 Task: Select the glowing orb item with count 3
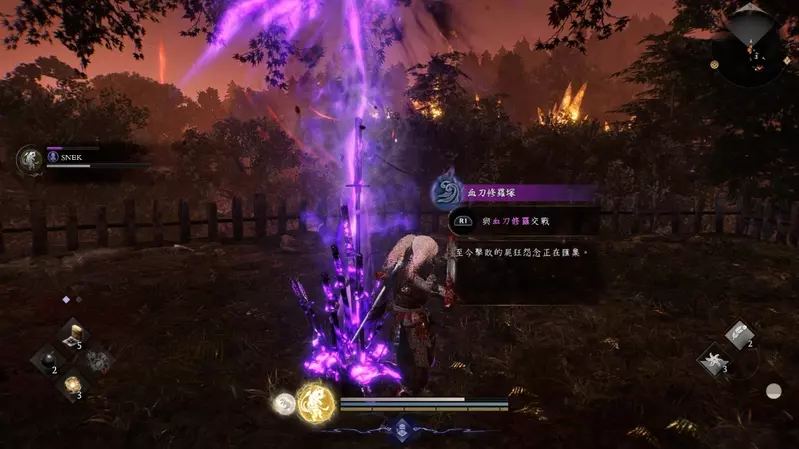(72, 385)
